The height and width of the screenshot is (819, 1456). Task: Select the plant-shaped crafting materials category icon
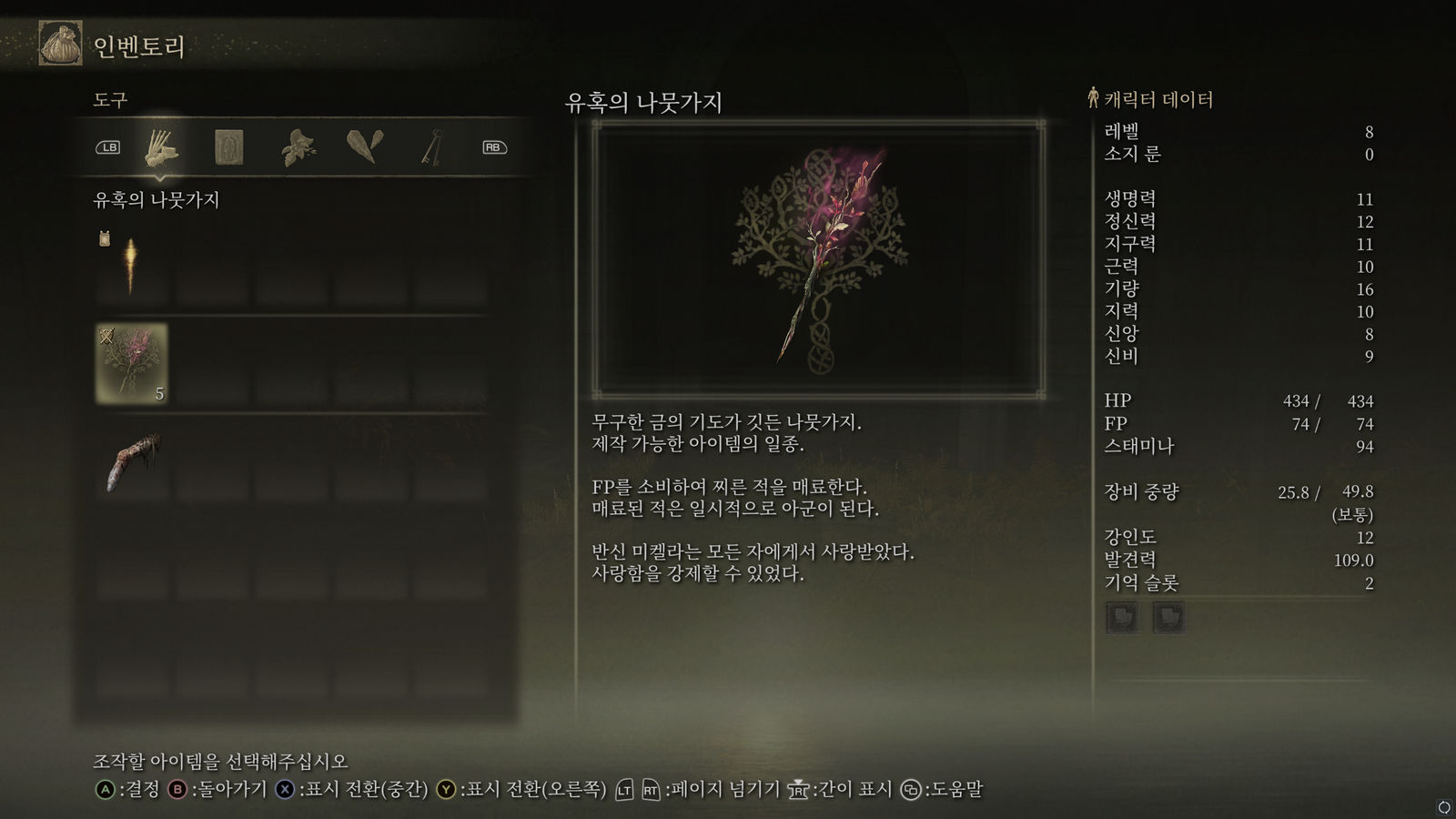300,147
